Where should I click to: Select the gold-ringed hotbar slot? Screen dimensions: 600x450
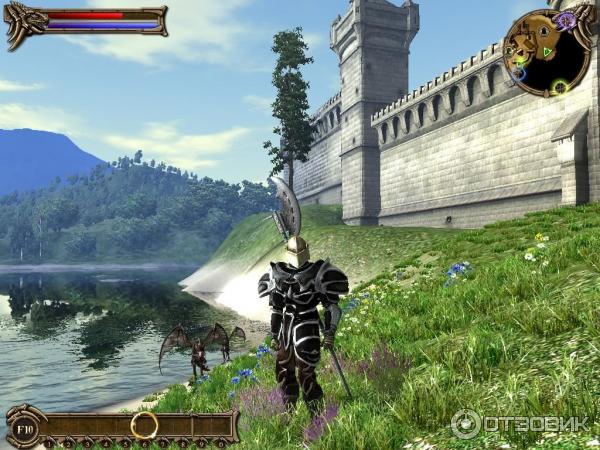tap(144, 425)
